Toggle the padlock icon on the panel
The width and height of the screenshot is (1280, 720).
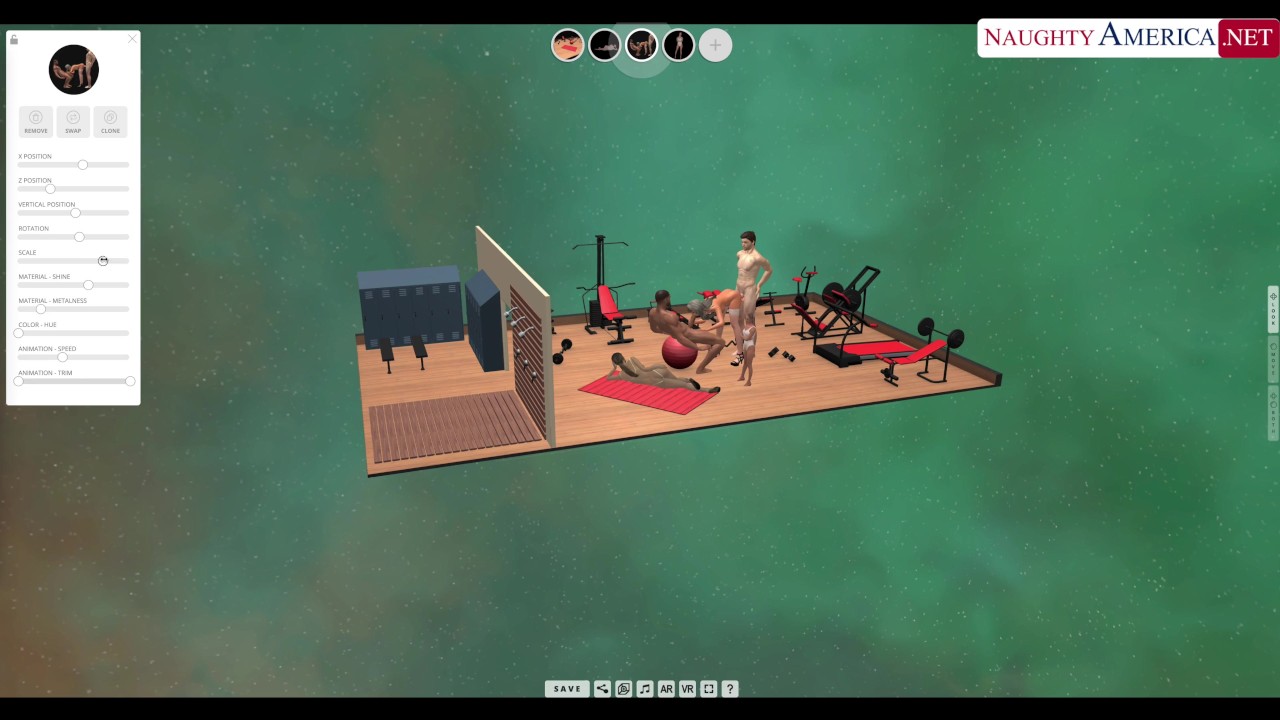14,40
